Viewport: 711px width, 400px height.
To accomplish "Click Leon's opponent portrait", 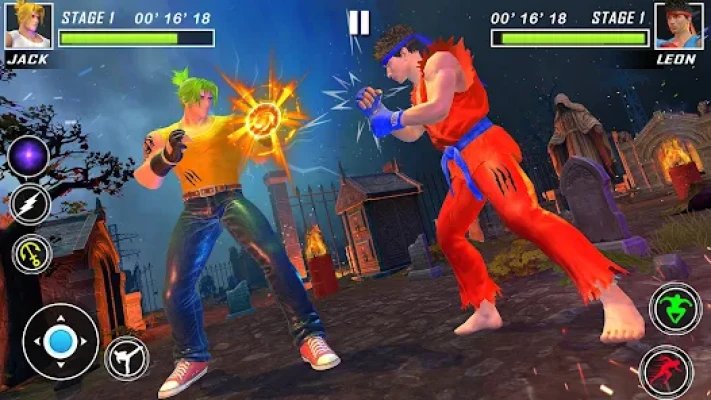I will (x=679, y=25).
